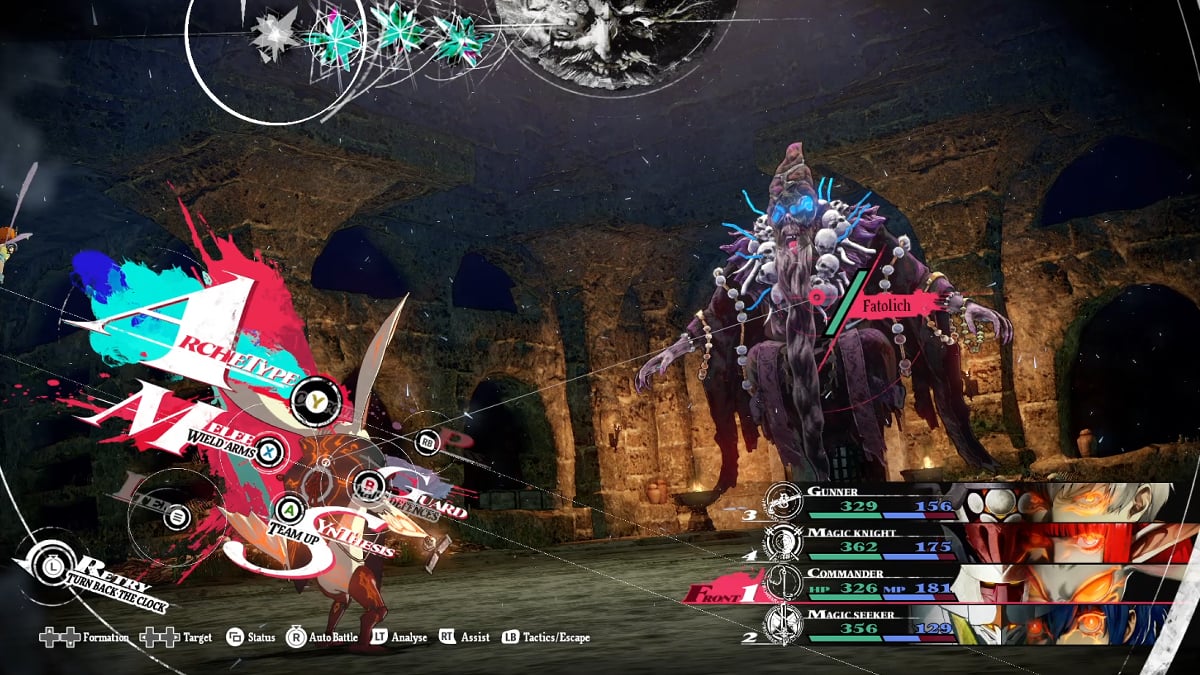The height and width of the screenshot is (675, 1200).
Task: Analyse the enemy
Action: click(399, 637)
